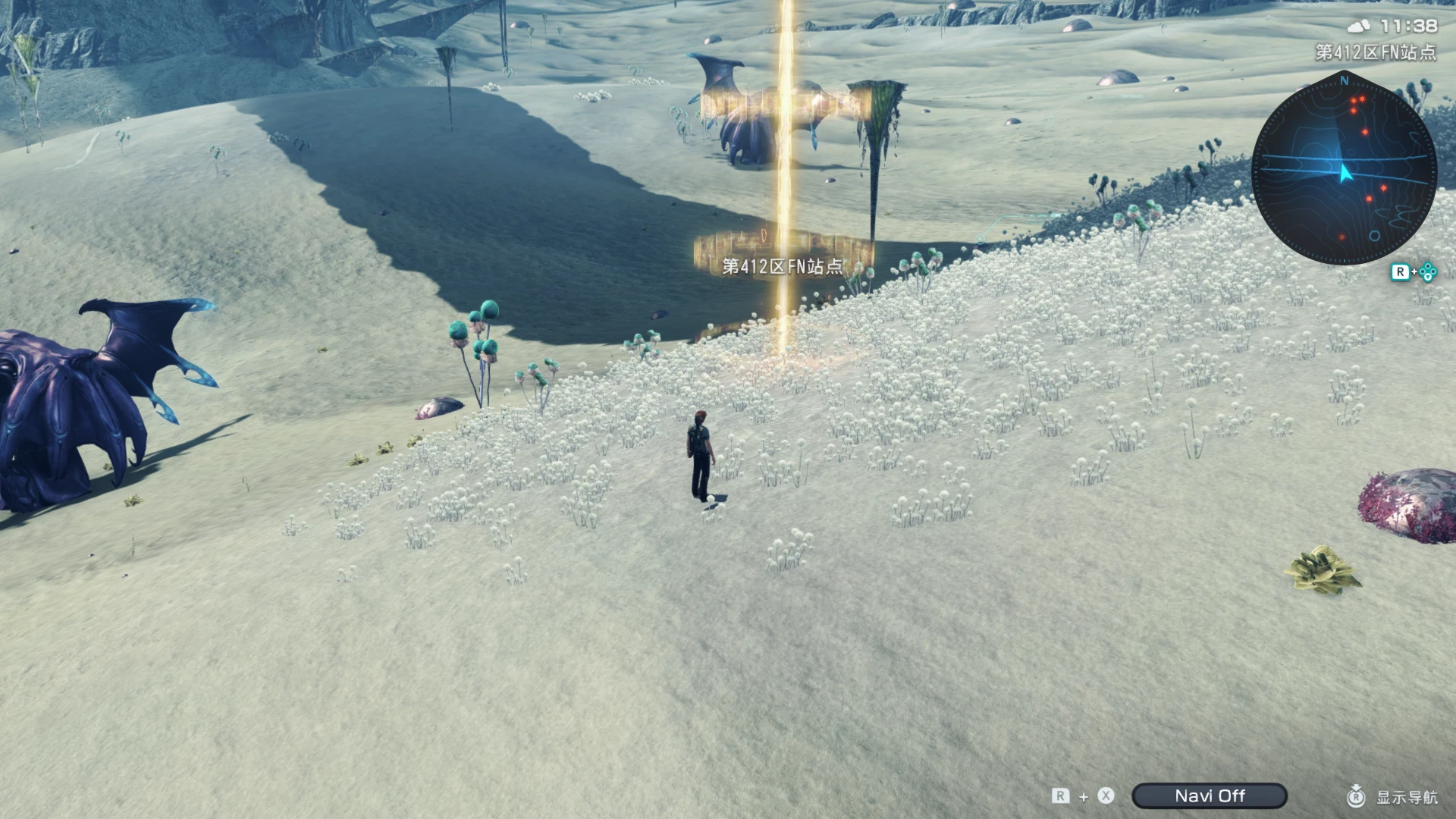Click the teal d-pad icon under the minimap
The image size is (1456, 819).
tap(1426, 271)
